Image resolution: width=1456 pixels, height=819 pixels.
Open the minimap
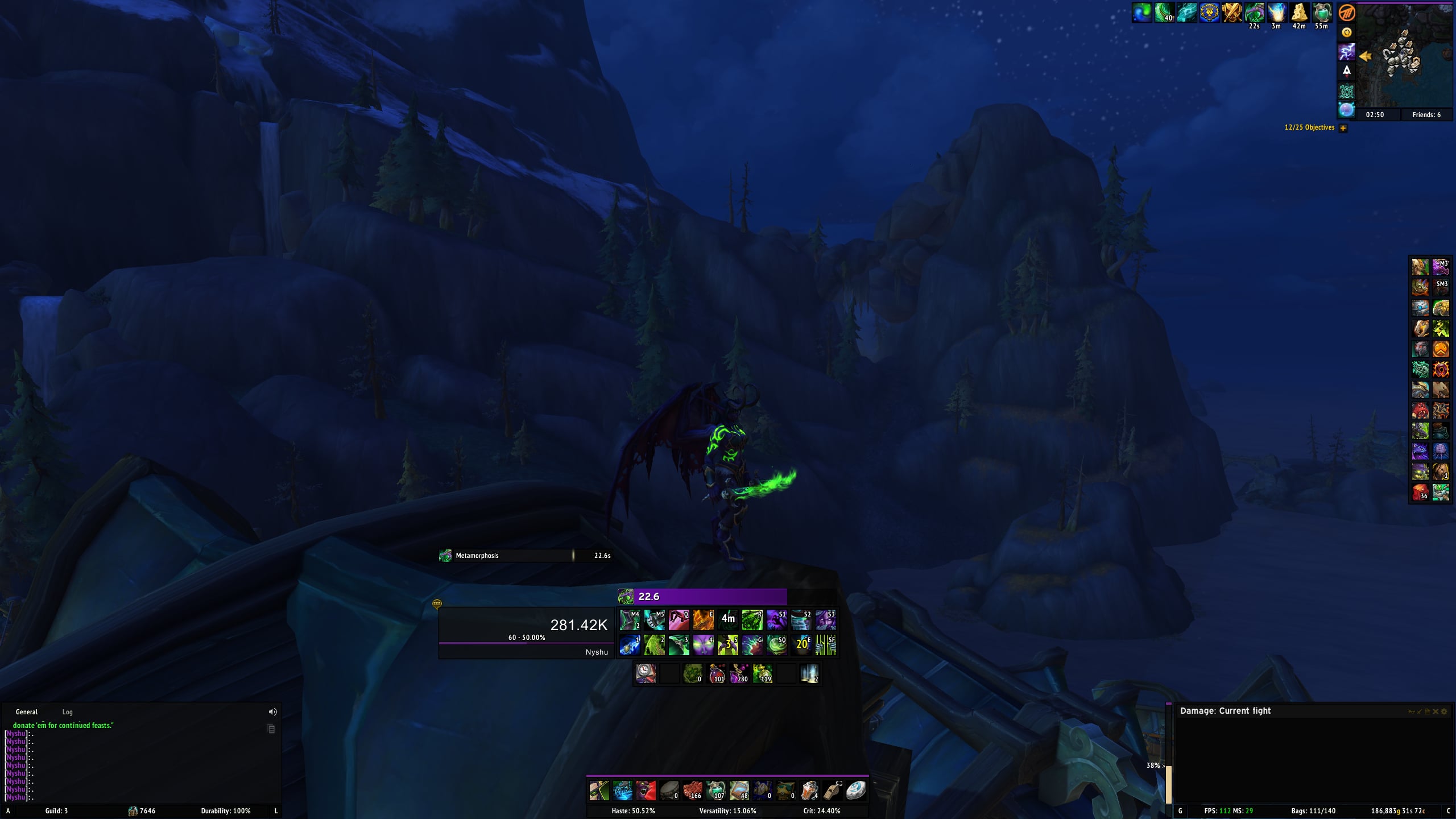(1404, 56)
